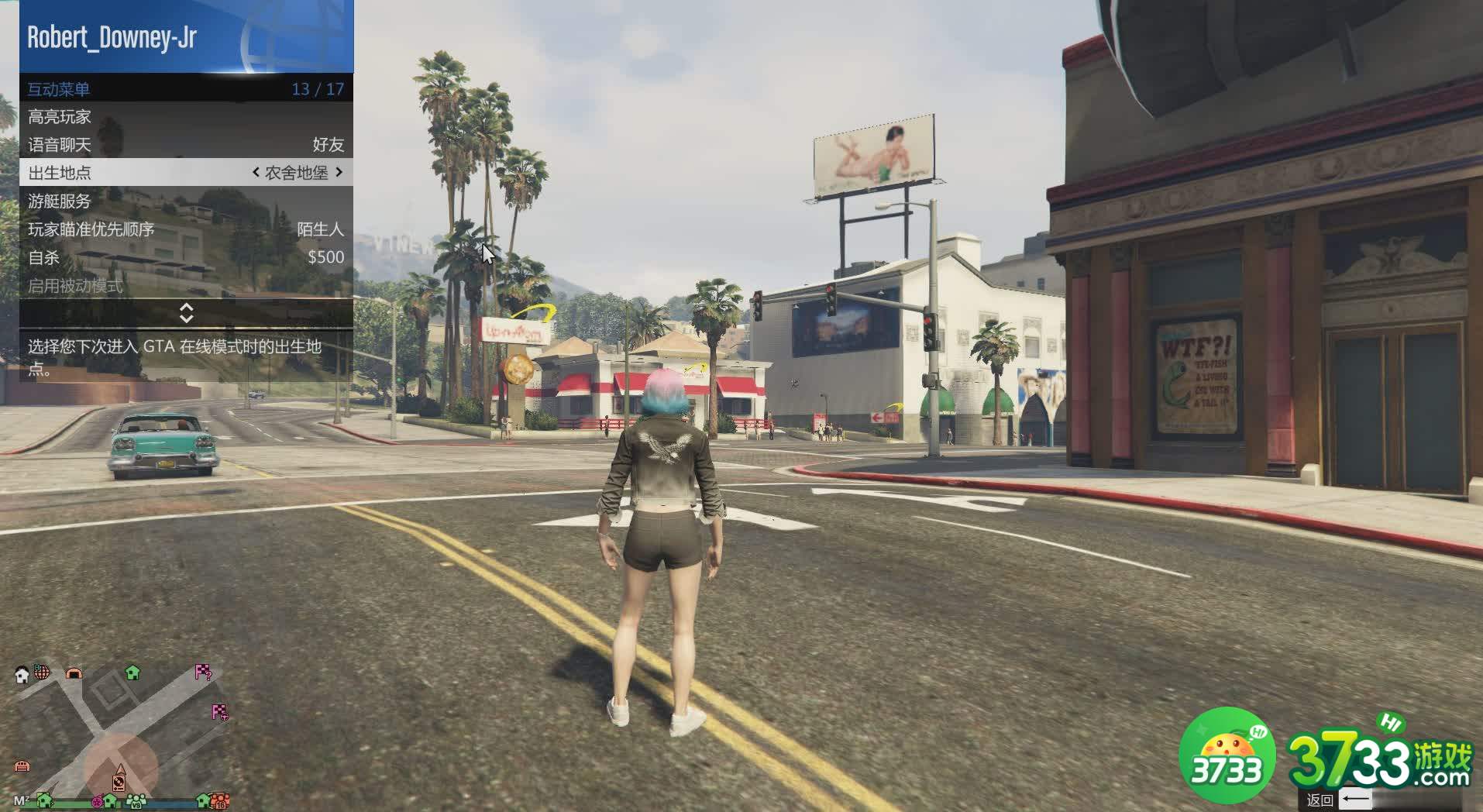Click the white house marker on the minimap

[x=22, y=675]
